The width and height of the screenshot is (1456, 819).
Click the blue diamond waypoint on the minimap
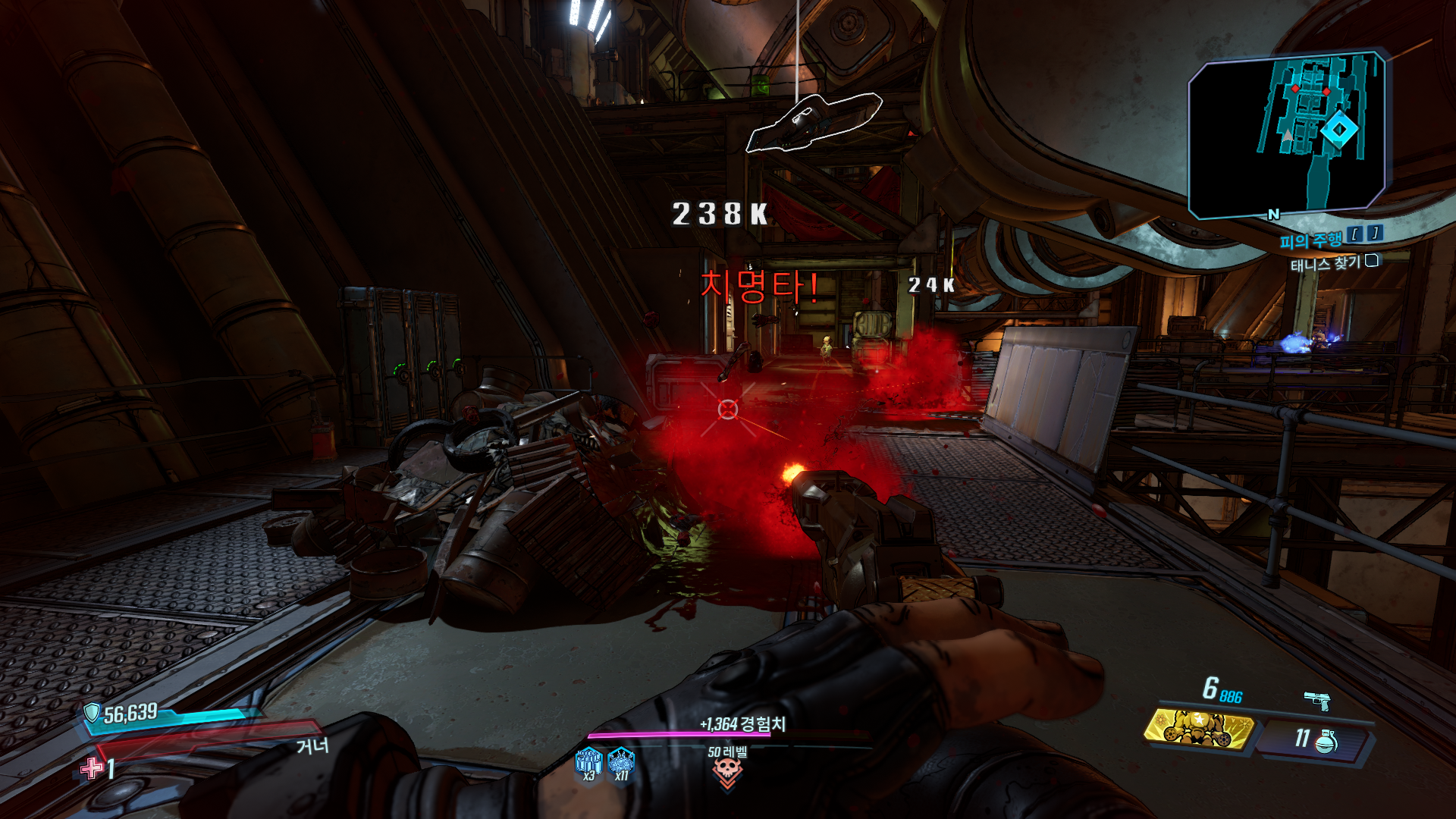click(1339, 130)
